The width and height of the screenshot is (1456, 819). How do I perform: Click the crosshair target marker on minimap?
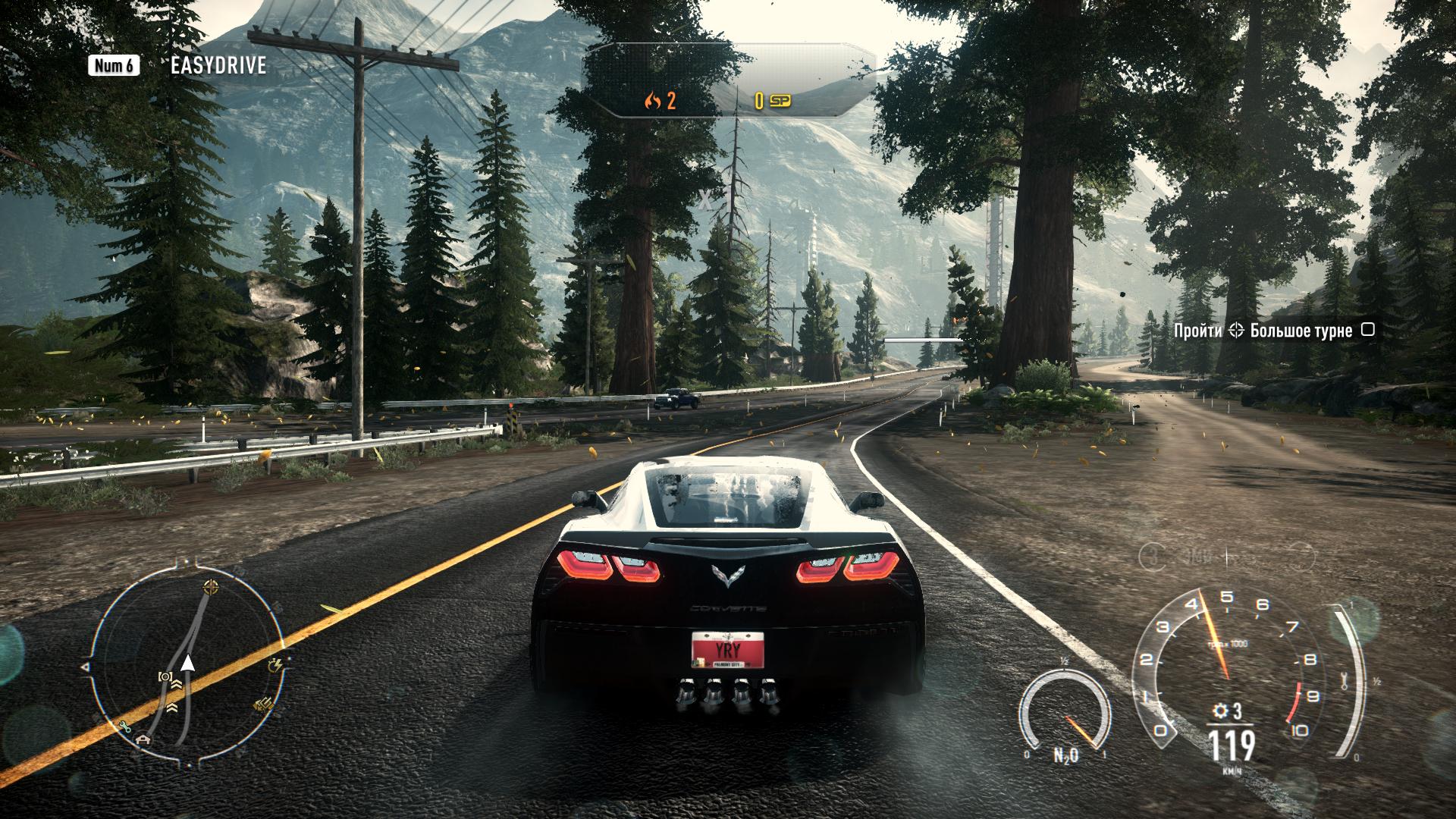(210, 588)
